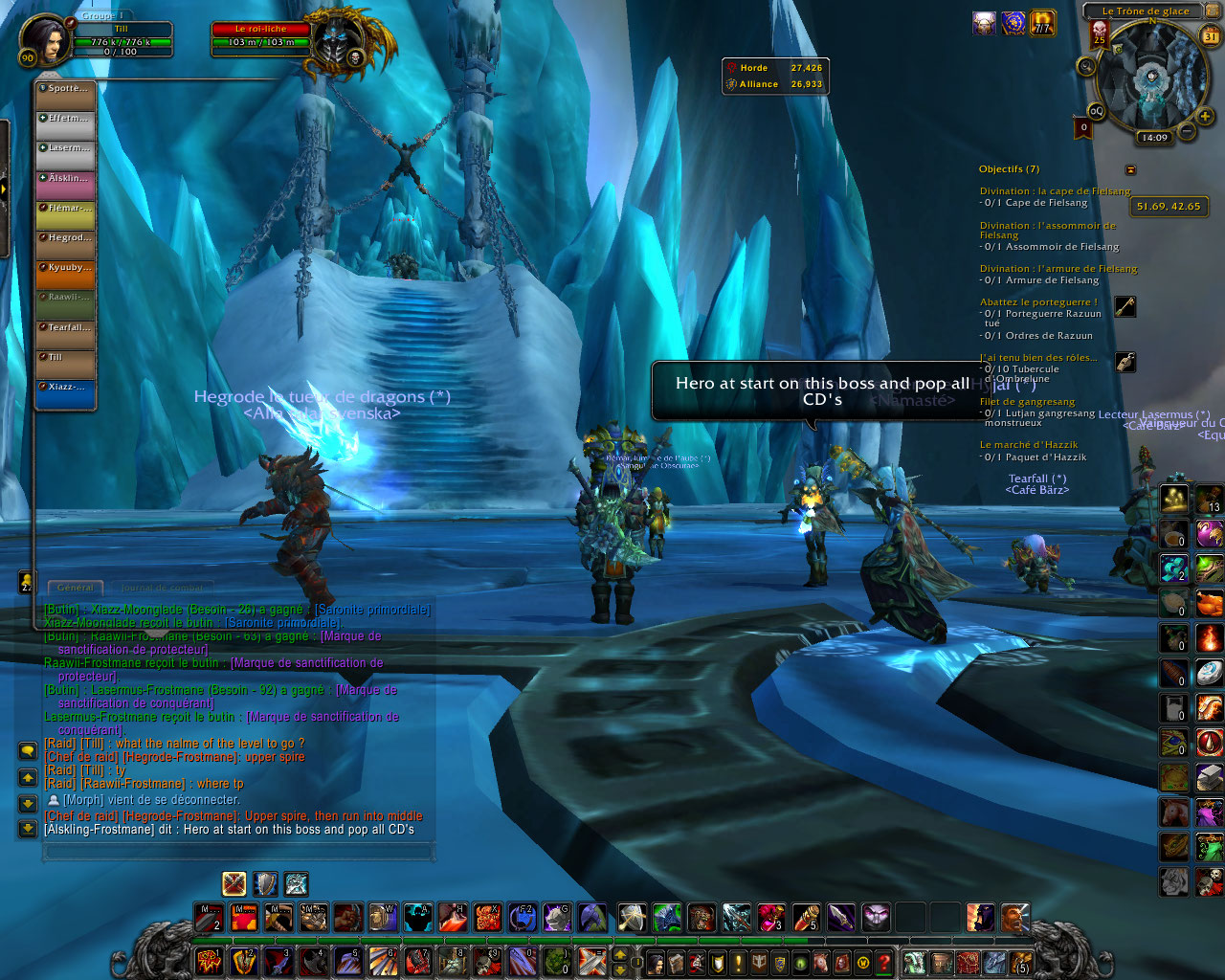This screenshot has height=980, width=1225.
Task: Open the Abattez le porteguerre quest entry
Action: point(1038,302)
